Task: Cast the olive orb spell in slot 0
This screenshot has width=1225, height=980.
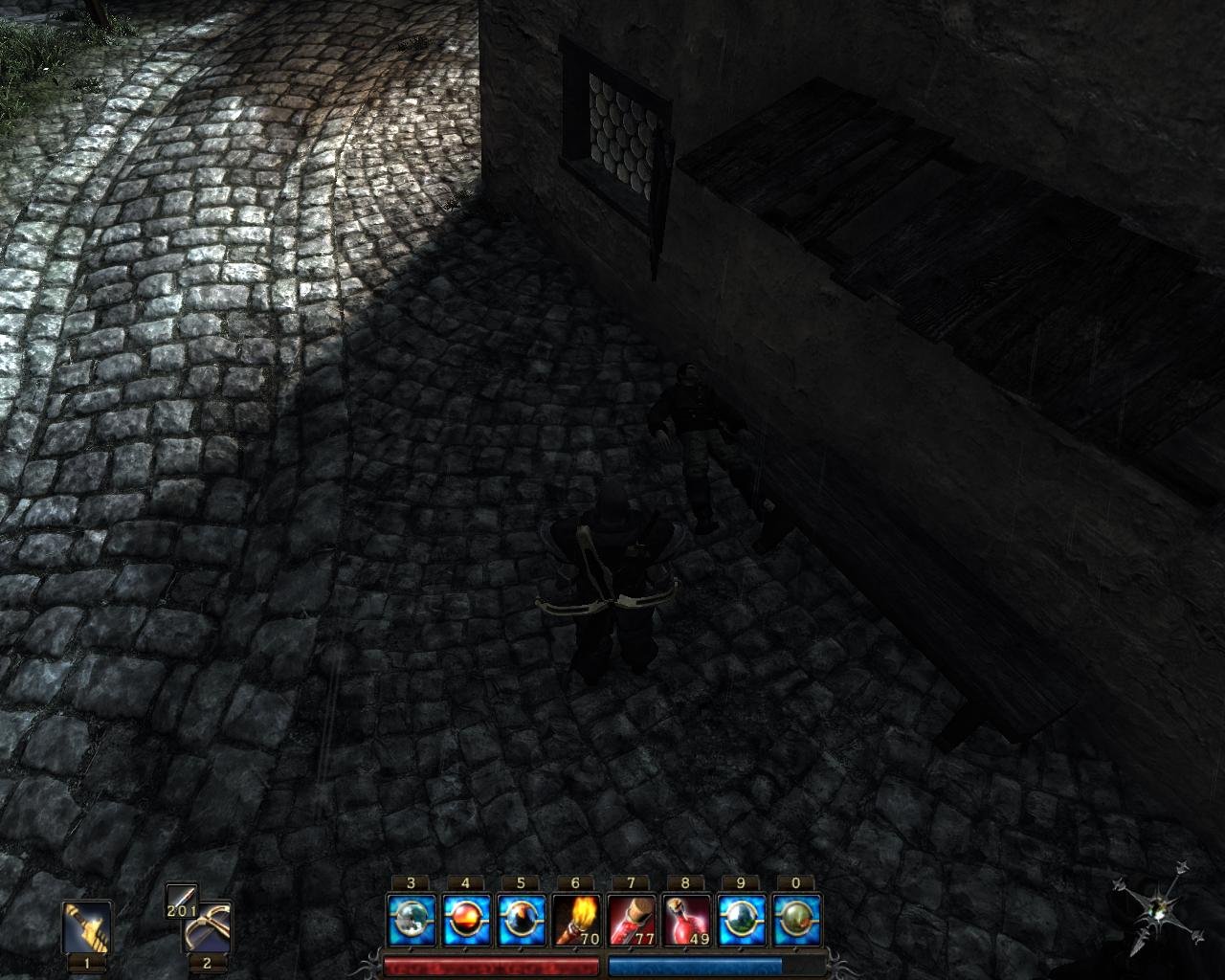Action: coord(795,921)
